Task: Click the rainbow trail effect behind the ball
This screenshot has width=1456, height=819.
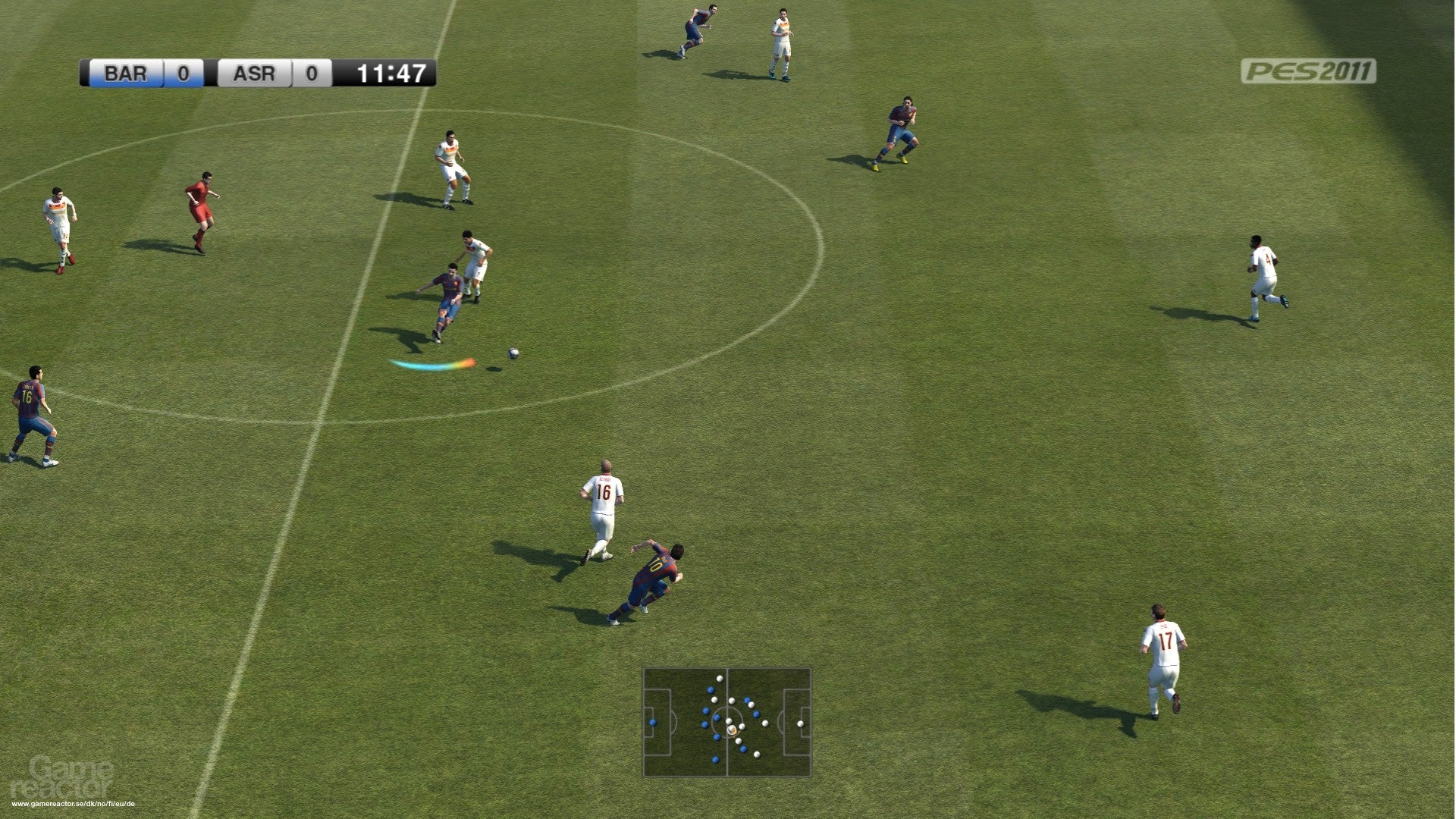Action: pos(432,364)
